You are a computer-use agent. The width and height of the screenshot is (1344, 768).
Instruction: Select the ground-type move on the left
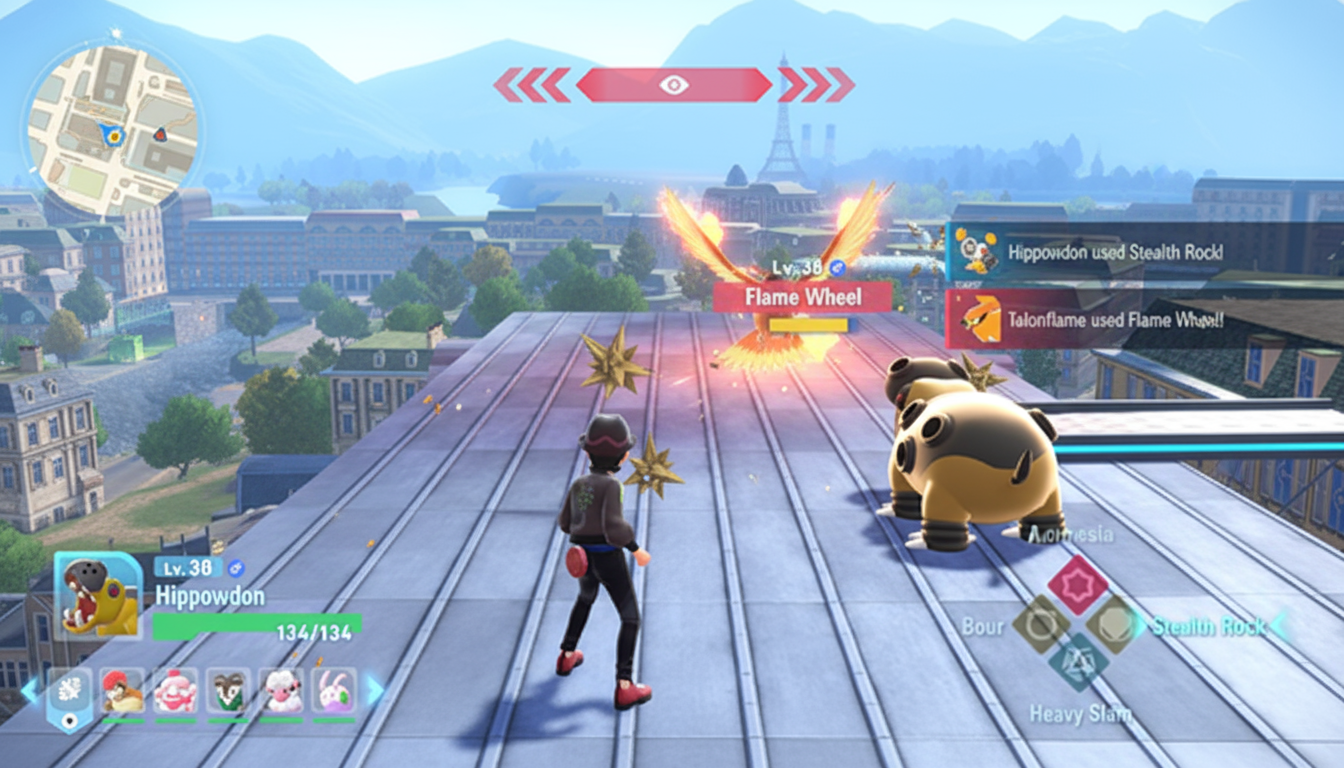1041,625
